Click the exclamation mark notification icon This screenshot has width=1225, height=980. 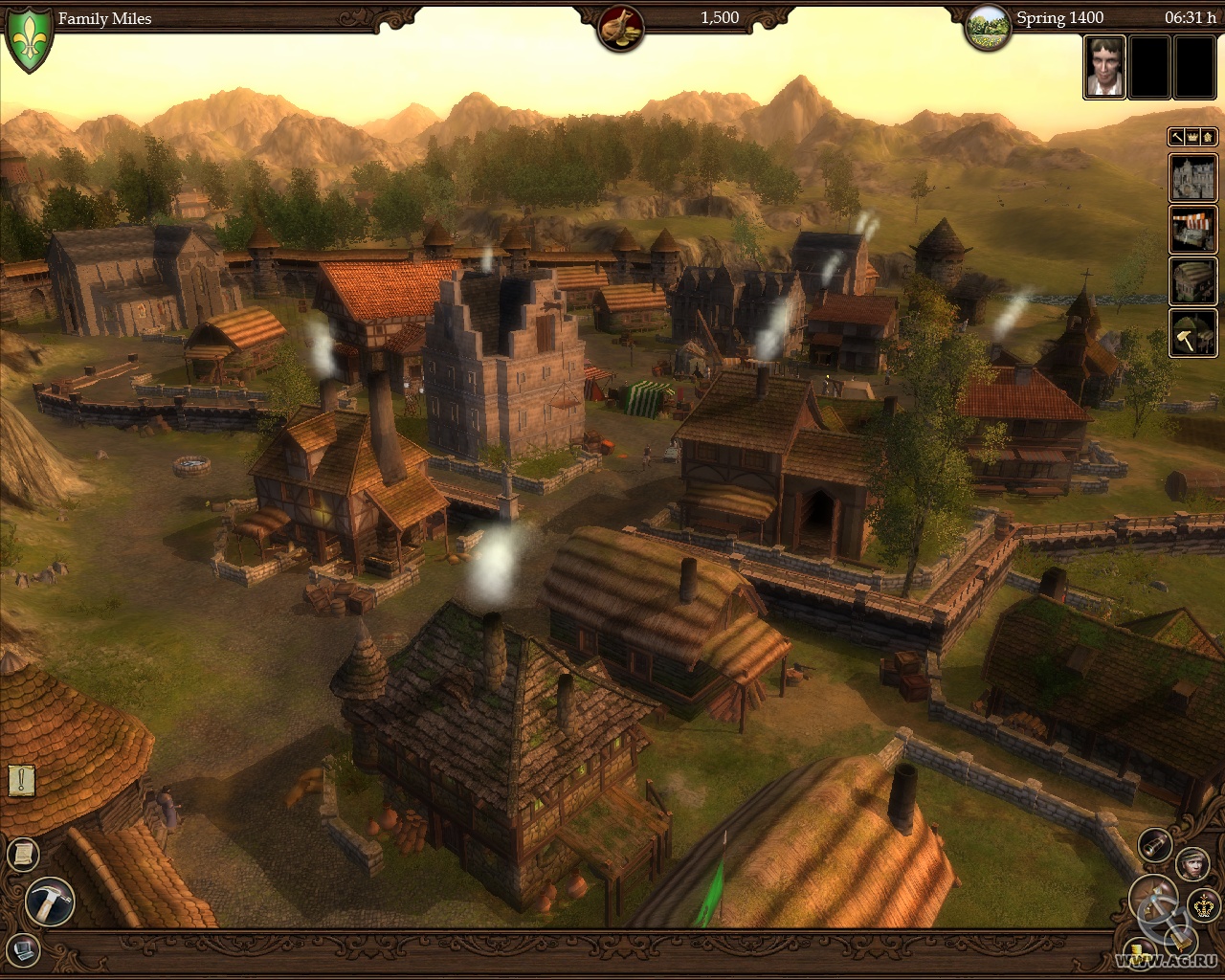coord(22,779)
